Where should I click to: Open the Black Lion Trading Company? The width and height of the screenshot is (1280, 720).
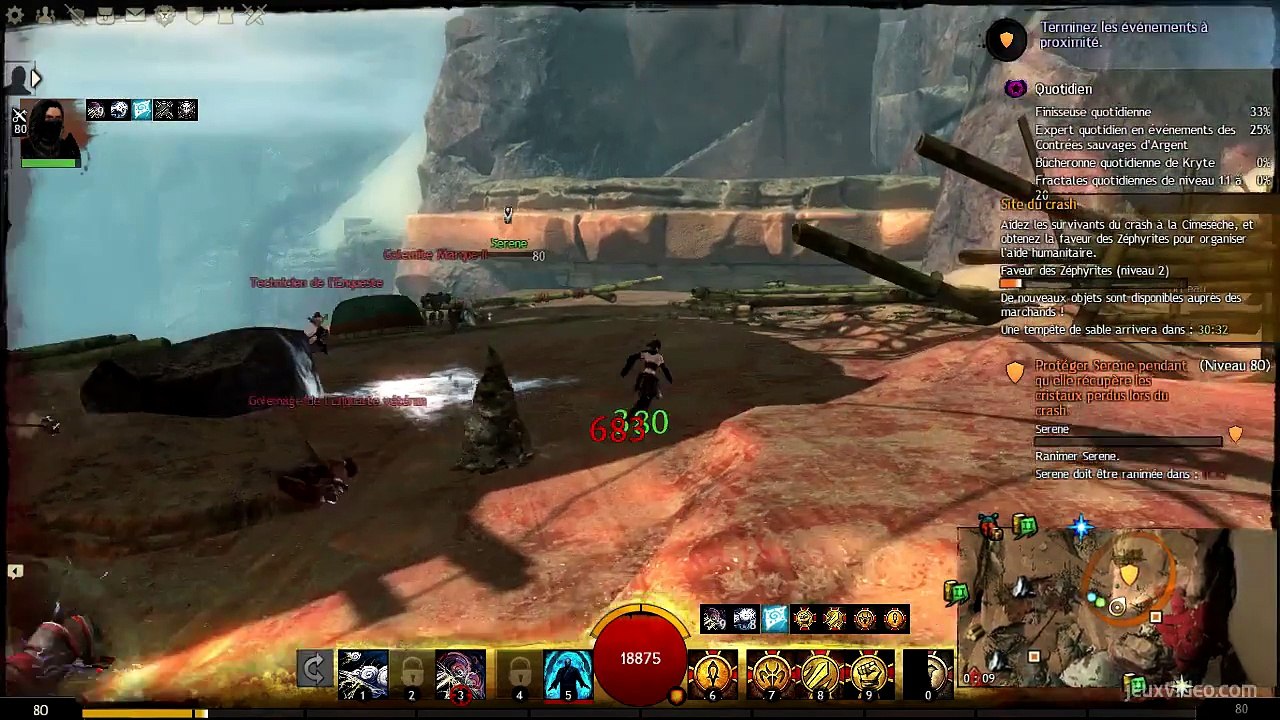pyautogui.click(x=165, y=15)
